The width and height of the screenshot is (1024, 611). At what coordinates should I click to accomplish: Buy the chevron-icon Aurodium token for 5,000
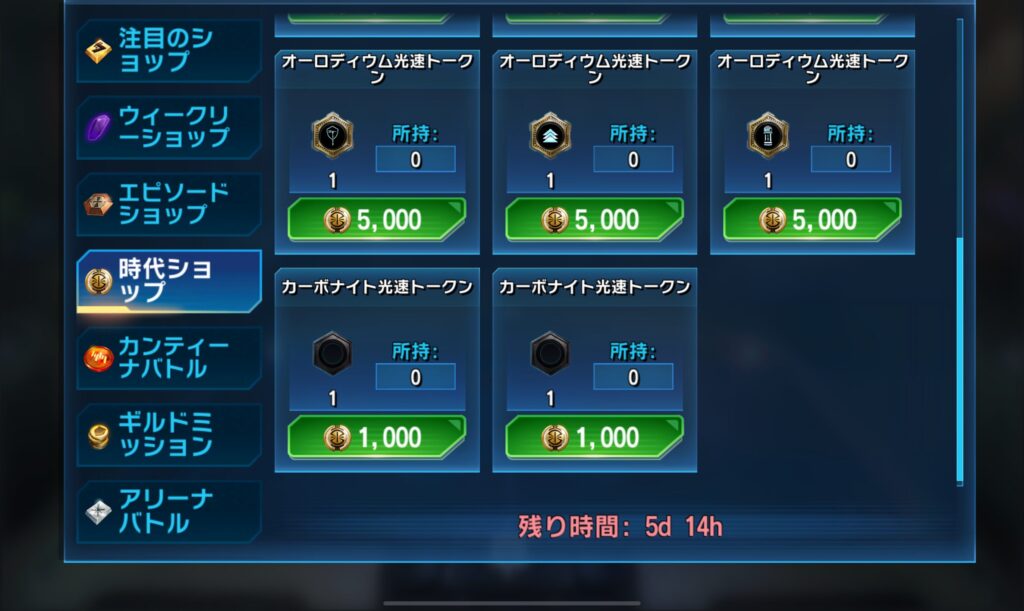pyautogui.click(x=594, y=220)
